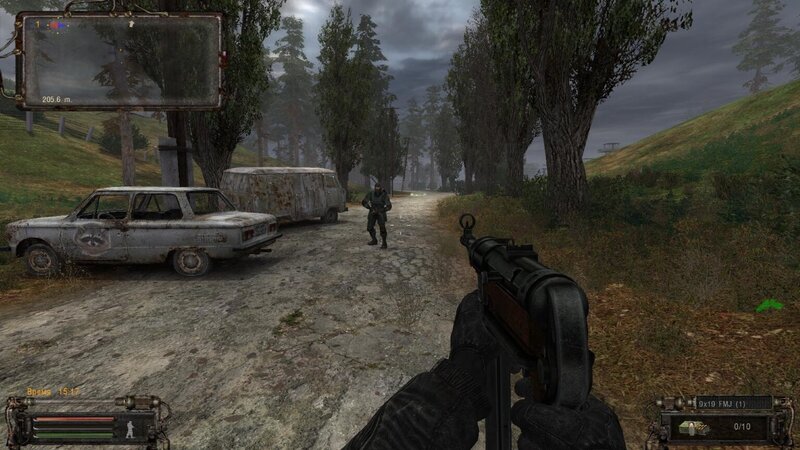
Task: Click the green arrow indicator icon
Action: point(768,305)
